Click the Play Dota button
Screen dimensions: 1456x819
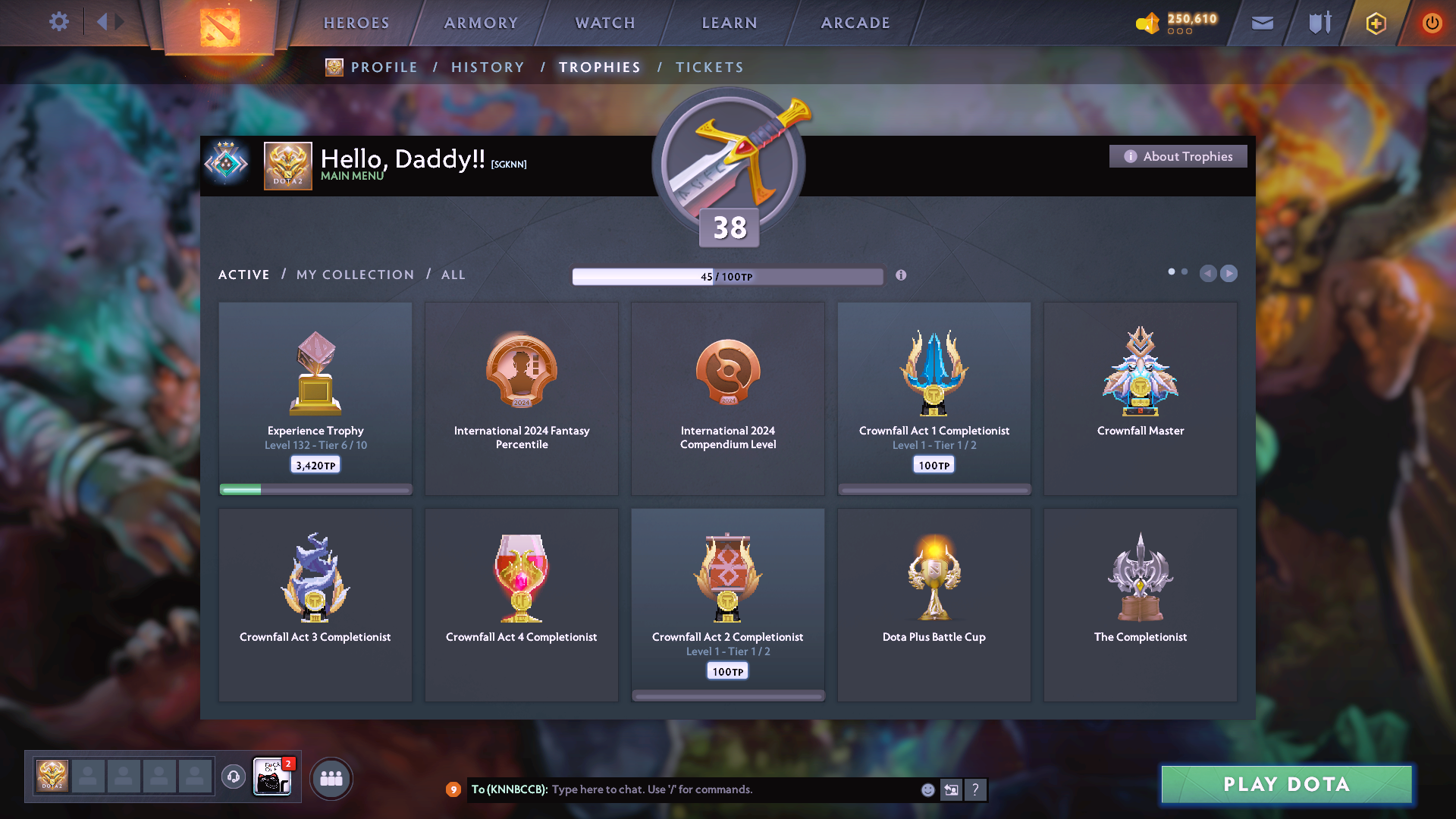(x=1286, y=784)
